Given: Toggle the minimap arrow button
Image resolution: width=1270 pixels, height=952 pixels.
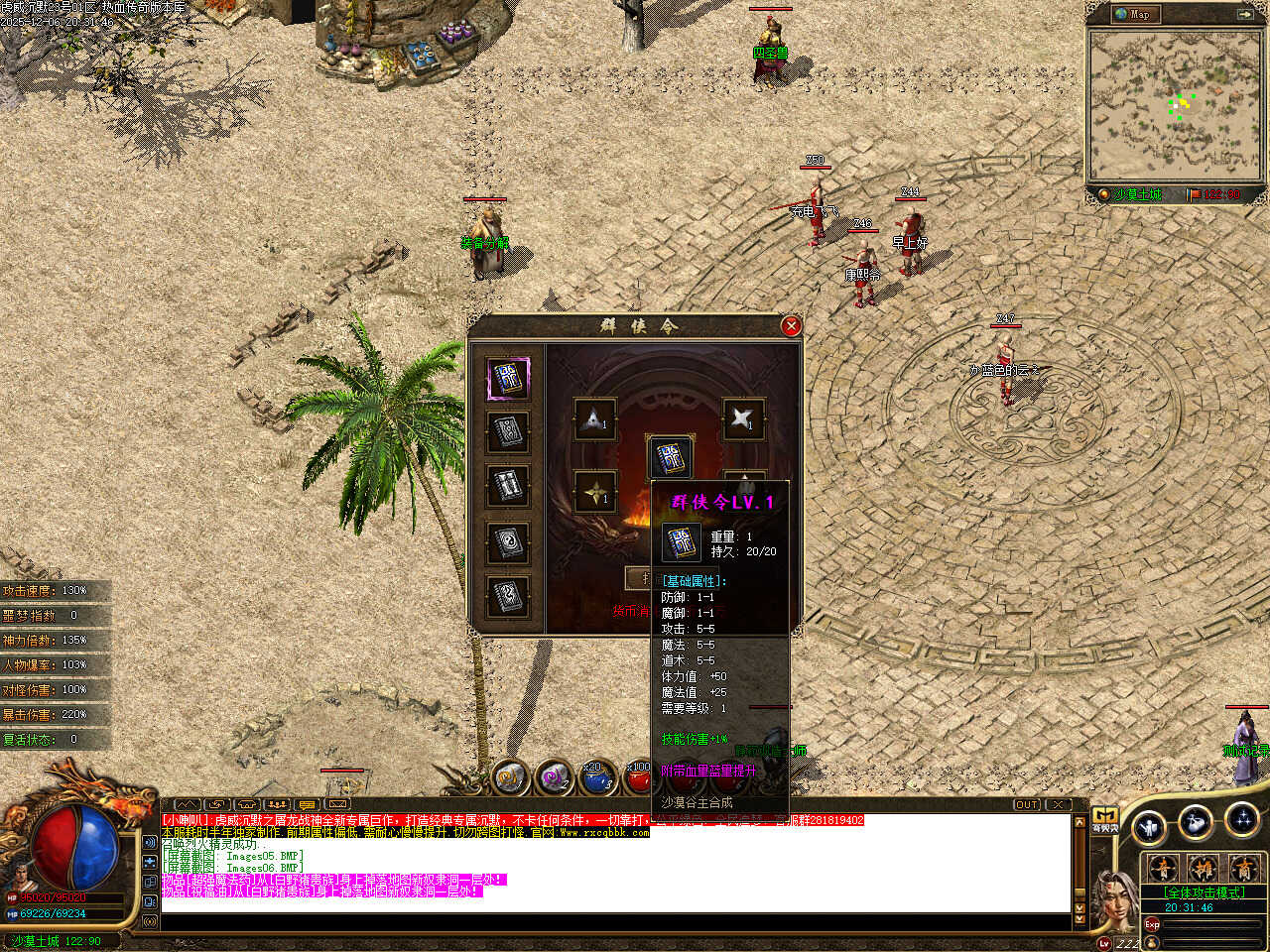Looking at the screenshot, I should click(1245, 14).
